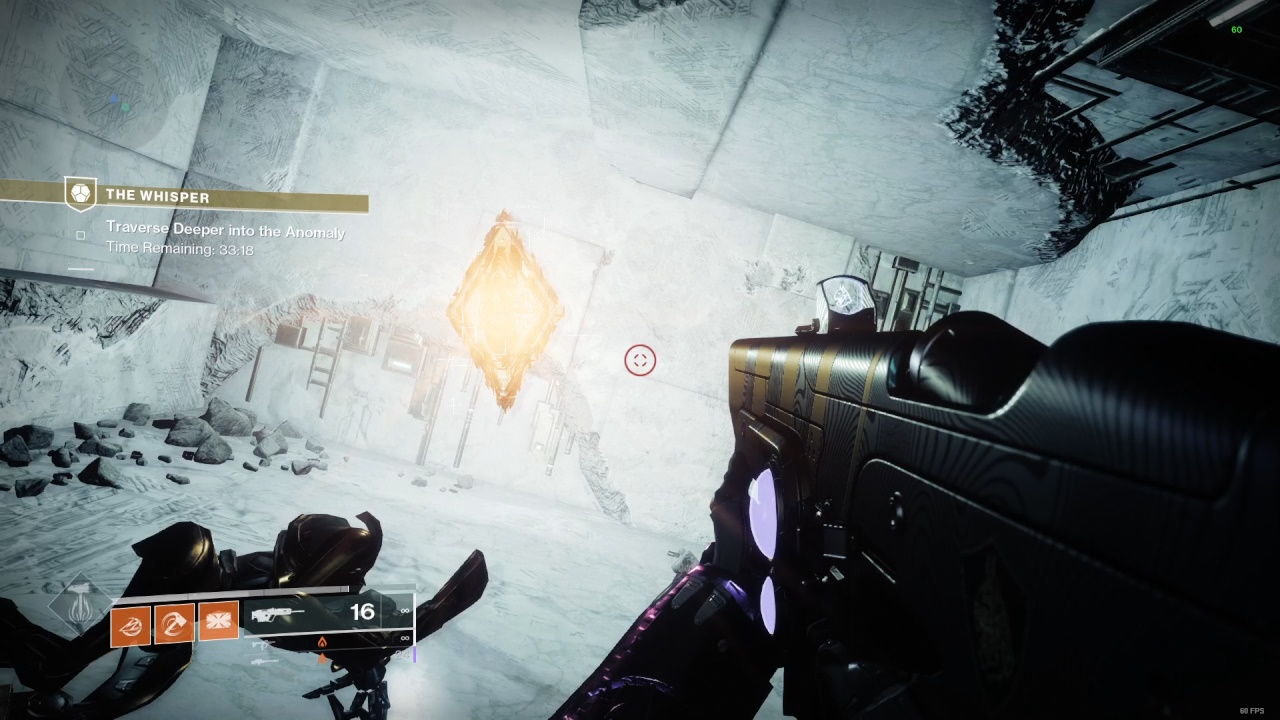Click the ammo count showing 16

coord(362,611)
